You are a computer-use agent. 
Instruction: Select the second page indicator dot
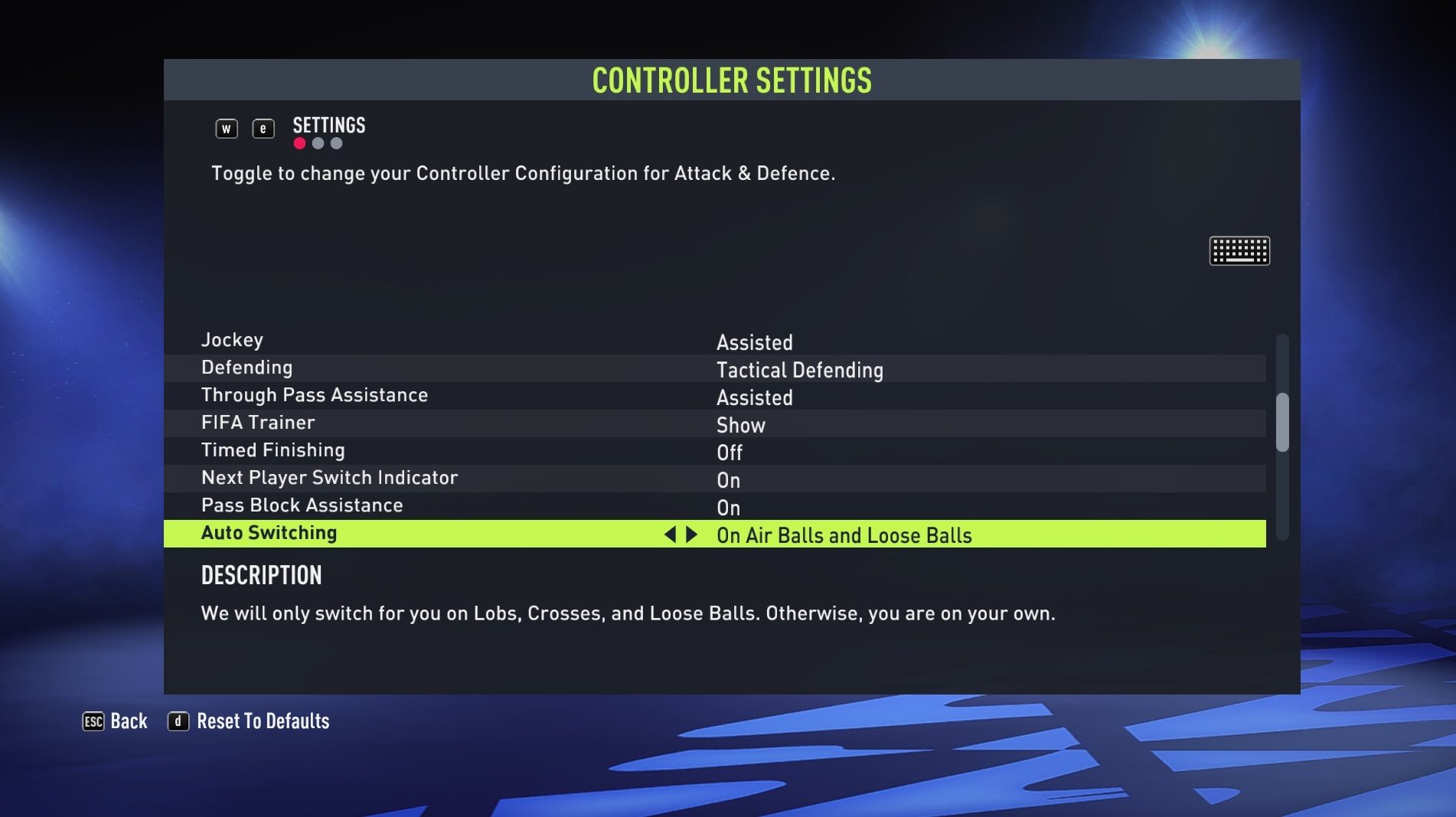318,142
